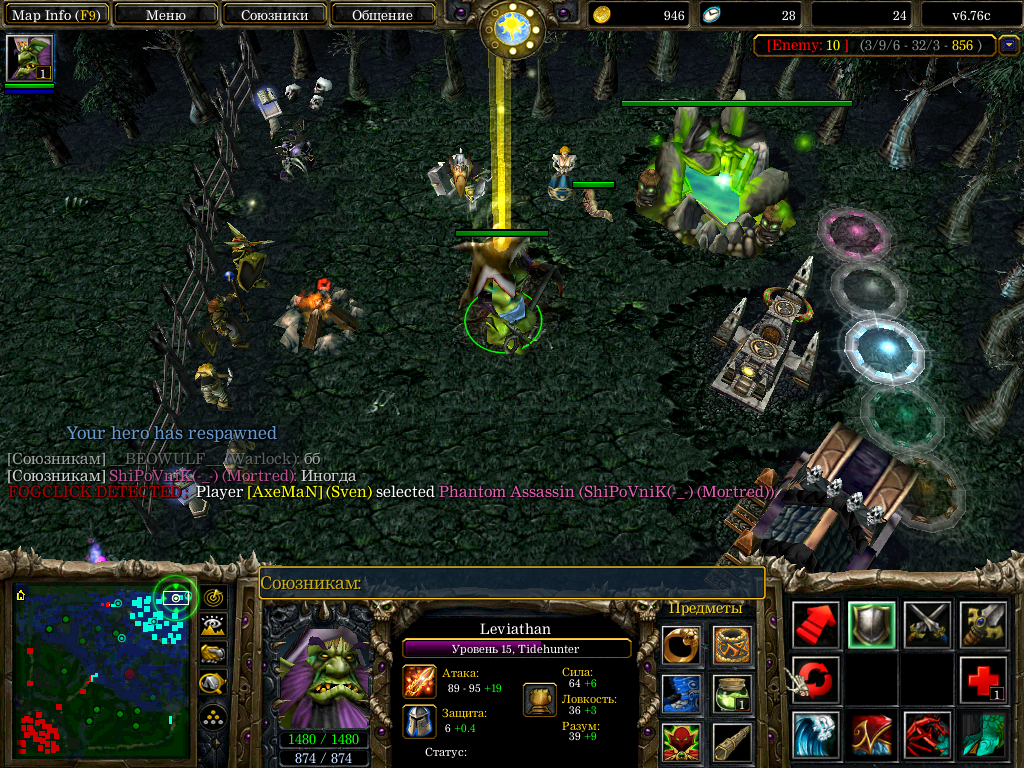The height and width of the screenshot is (768, 1024).
Task: Open hero abilities via the red cross icon
Action: (982, 680)
